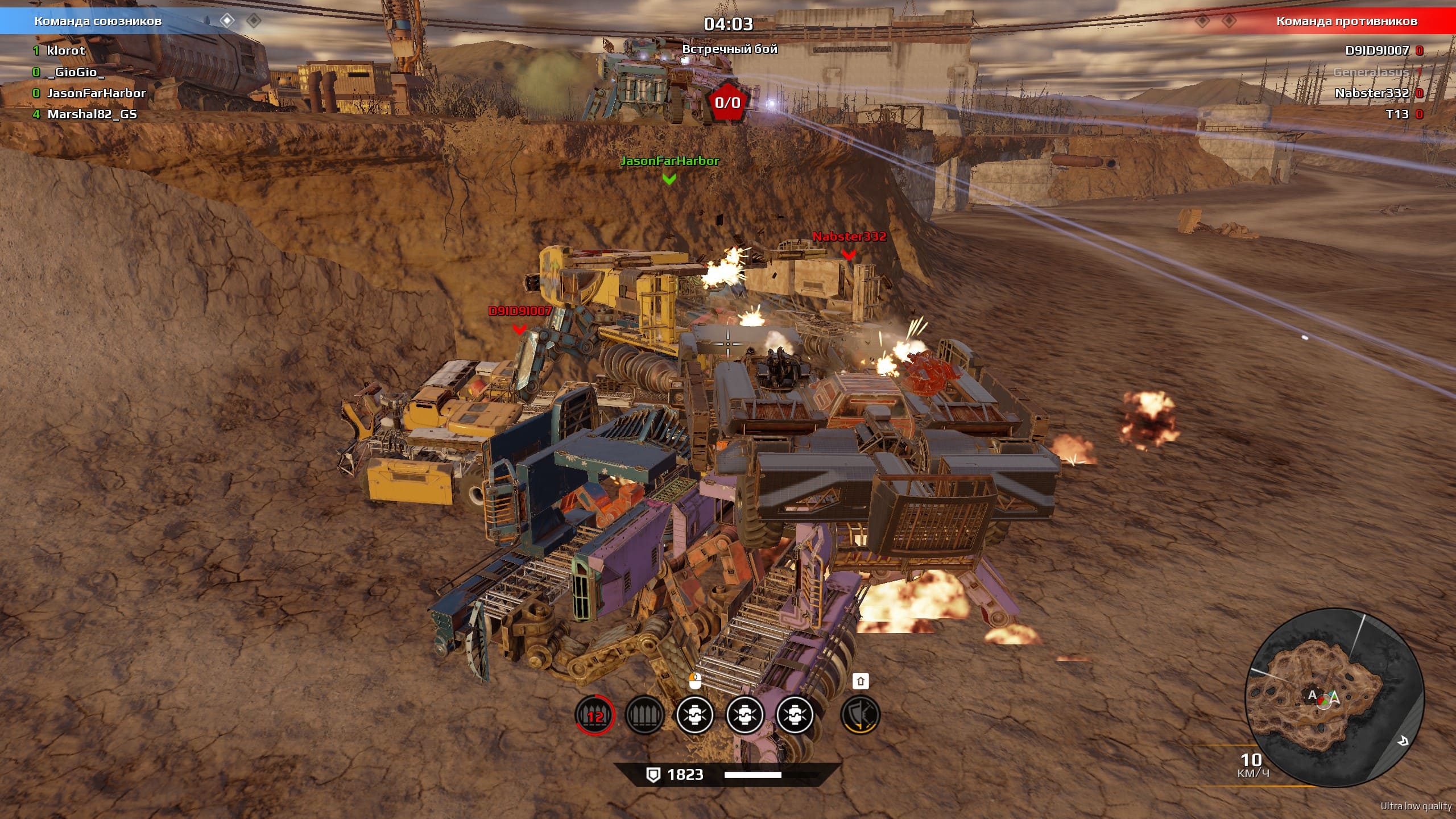This screenshot has height=819, width=1456.
Task: Select the rocket weapon icon showing 12
Action: coord(594,715)
